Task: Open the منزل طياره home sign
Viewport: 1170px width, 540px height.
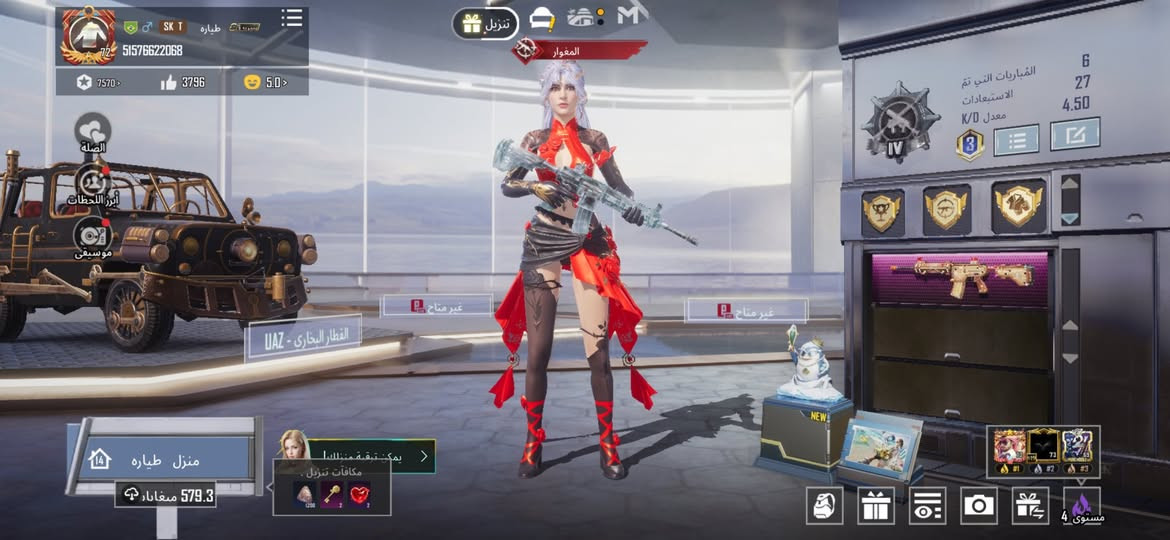Action: click(165, 460)
